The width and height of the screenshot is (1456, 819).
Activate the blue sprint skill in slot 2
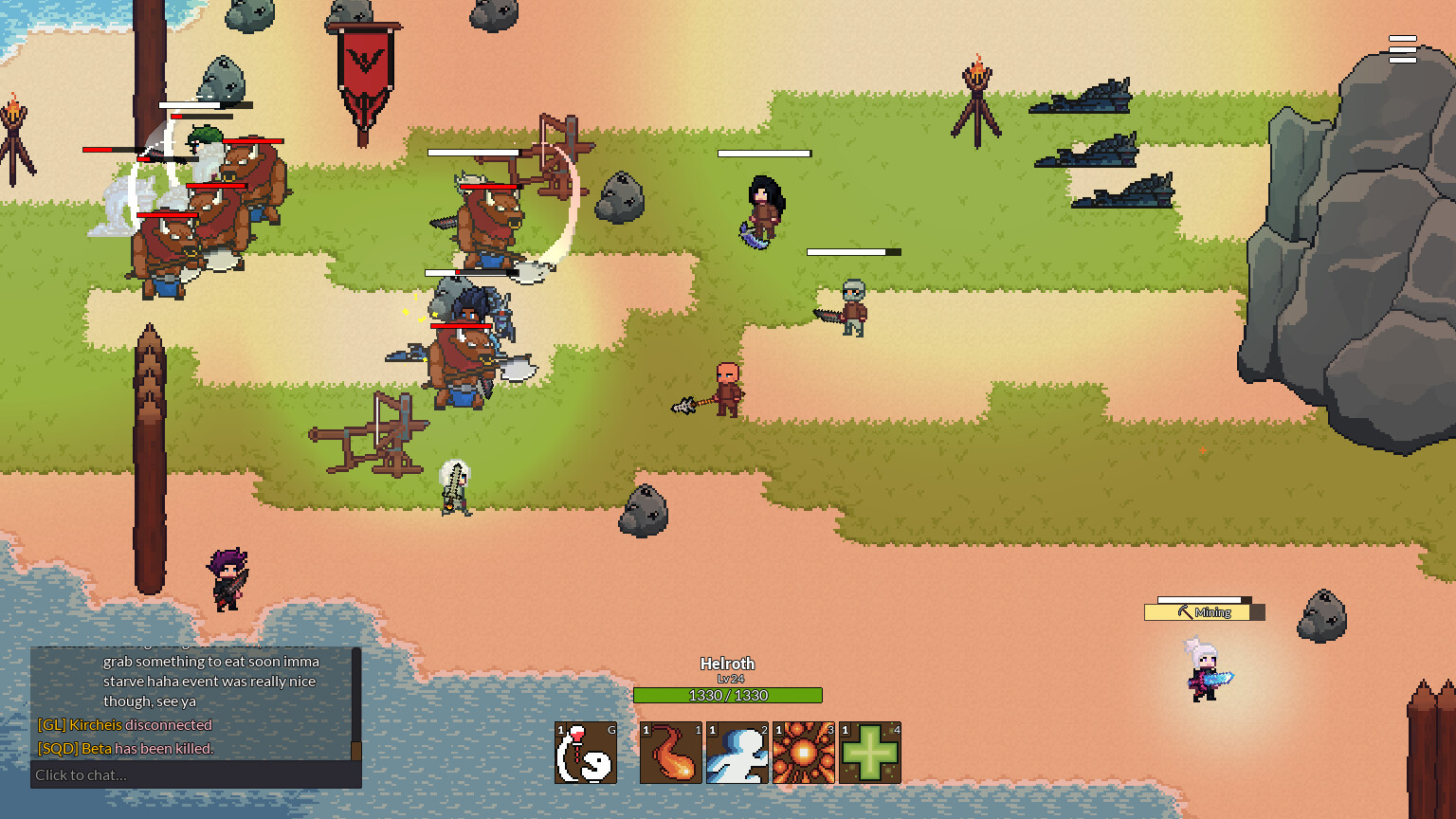[x=737, y=752]
